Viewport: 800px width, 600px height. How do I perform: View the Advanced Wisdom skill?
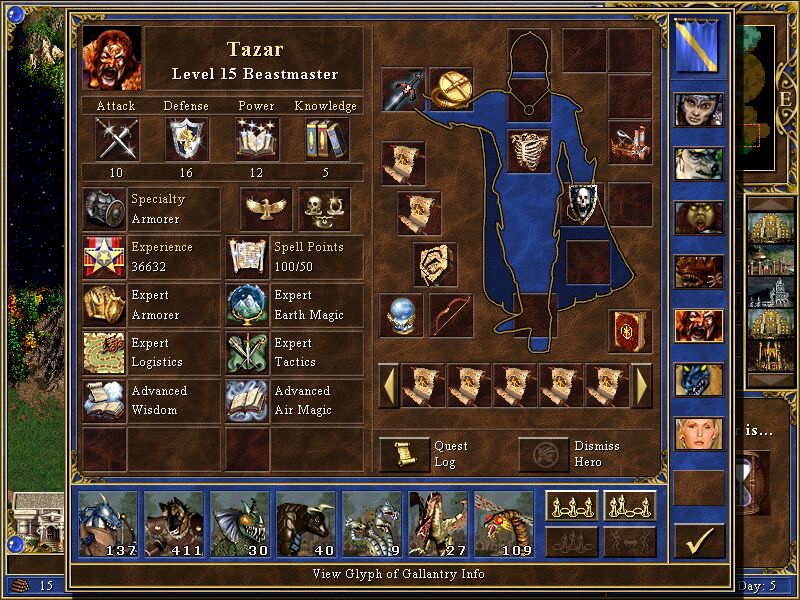point(104,400)
